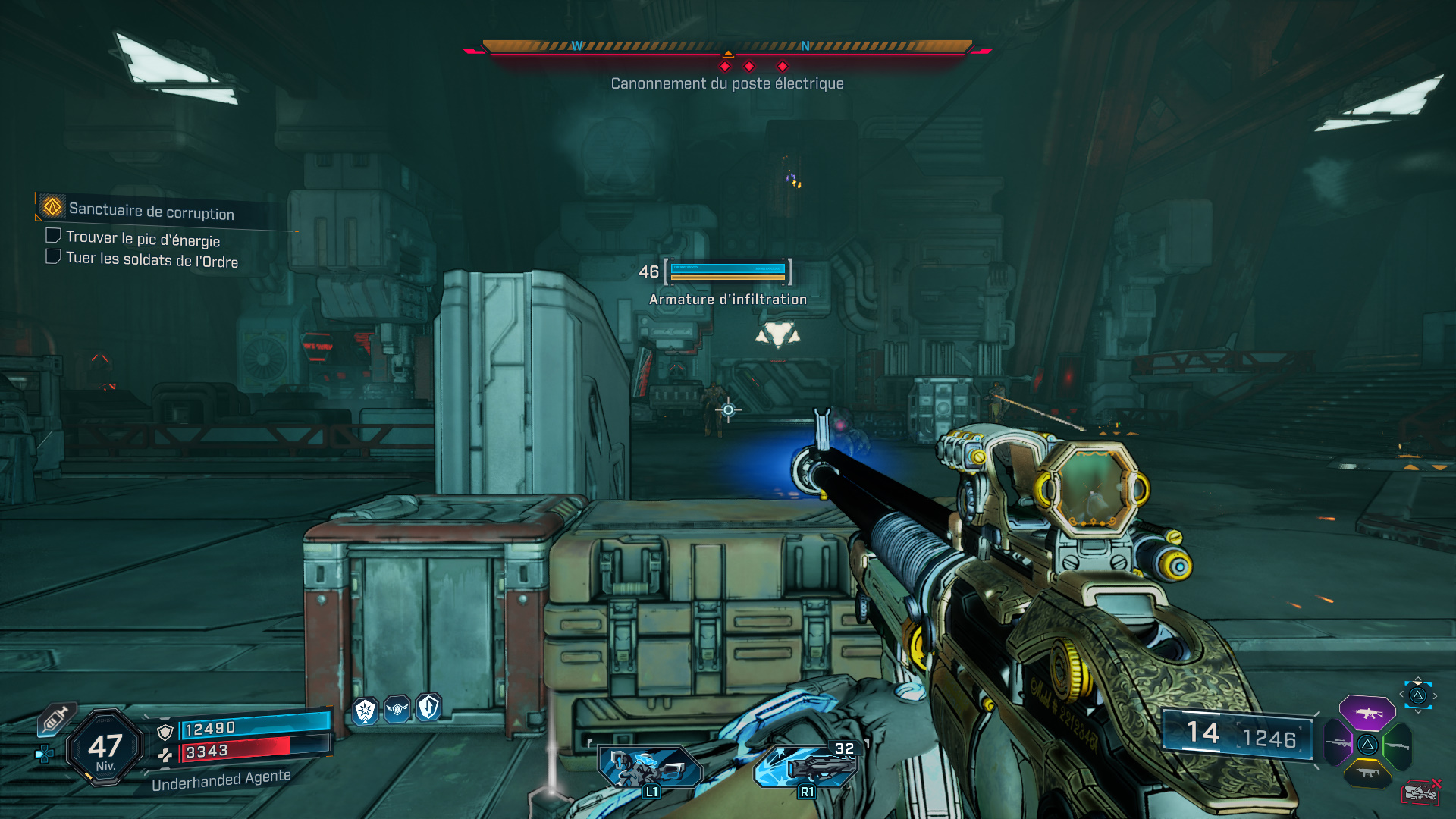
Task: Click the winged badge buff icon
Action: point(397,710)
